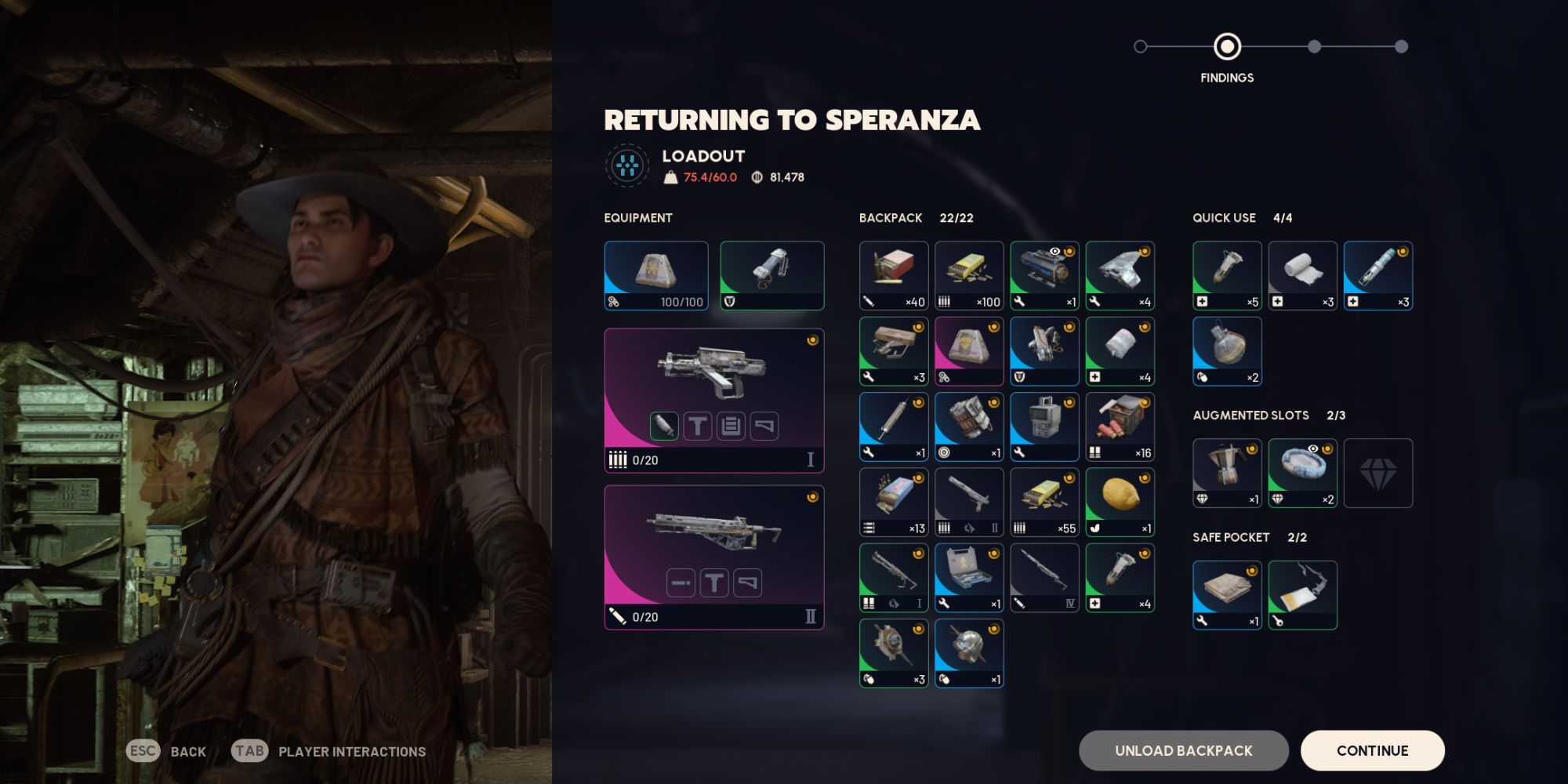This screenshot has width=1568, height=784.
Task: Unload the backpack
Action: tap(1183, 750)
